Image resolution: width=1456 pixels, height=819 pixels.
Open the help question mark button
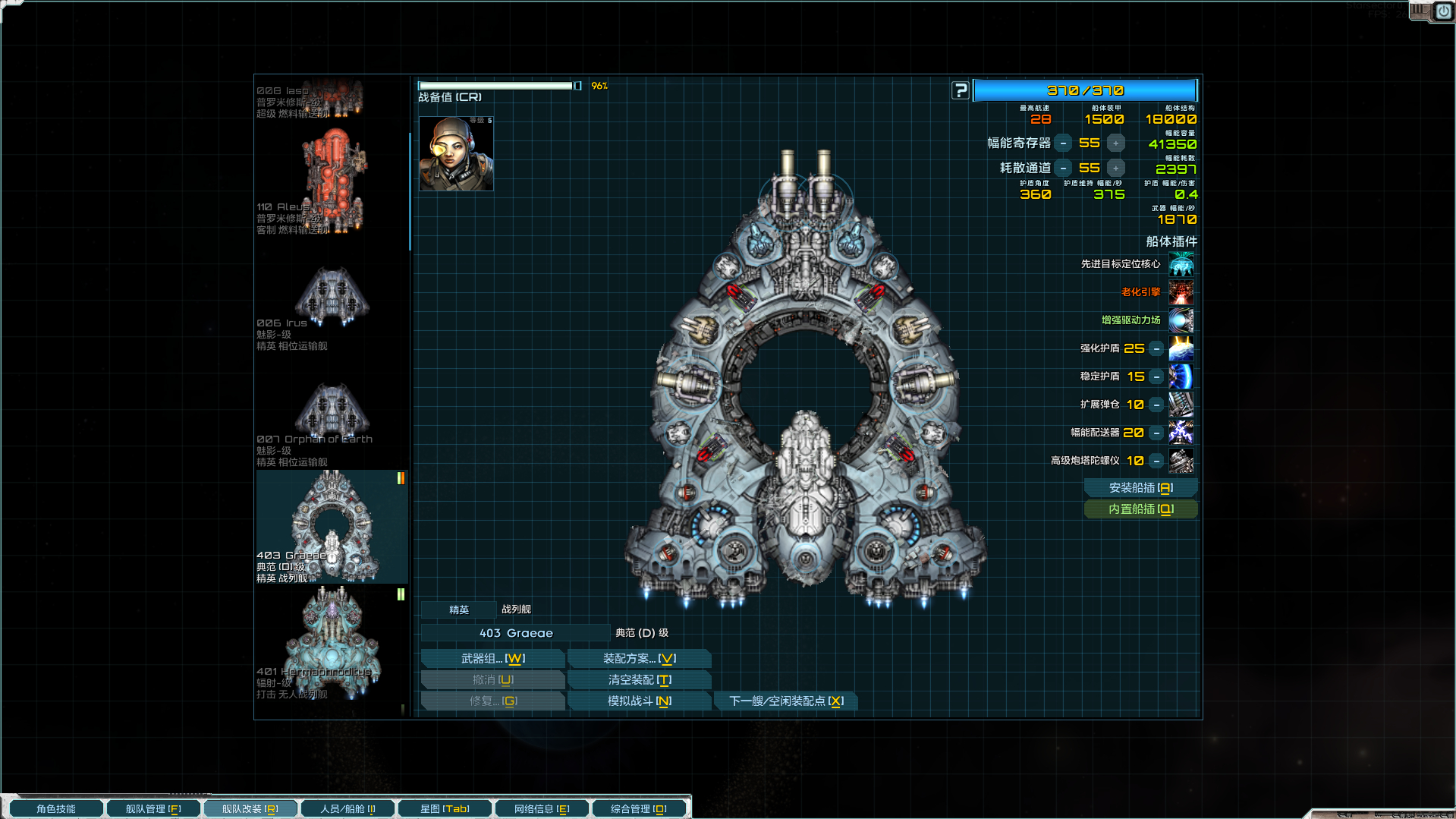click(x=961, y=90)
